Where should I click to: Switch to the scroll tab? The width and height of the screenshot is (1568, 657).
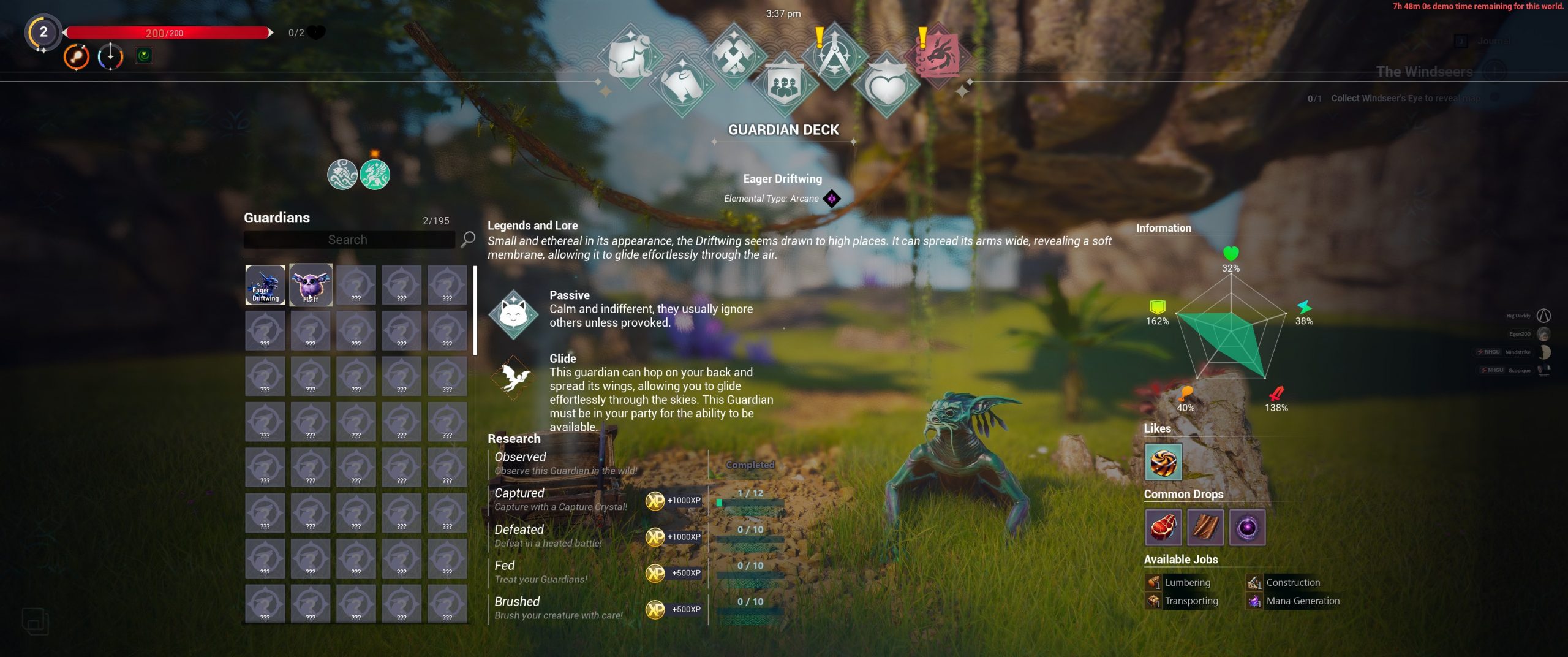pos(682,84)
